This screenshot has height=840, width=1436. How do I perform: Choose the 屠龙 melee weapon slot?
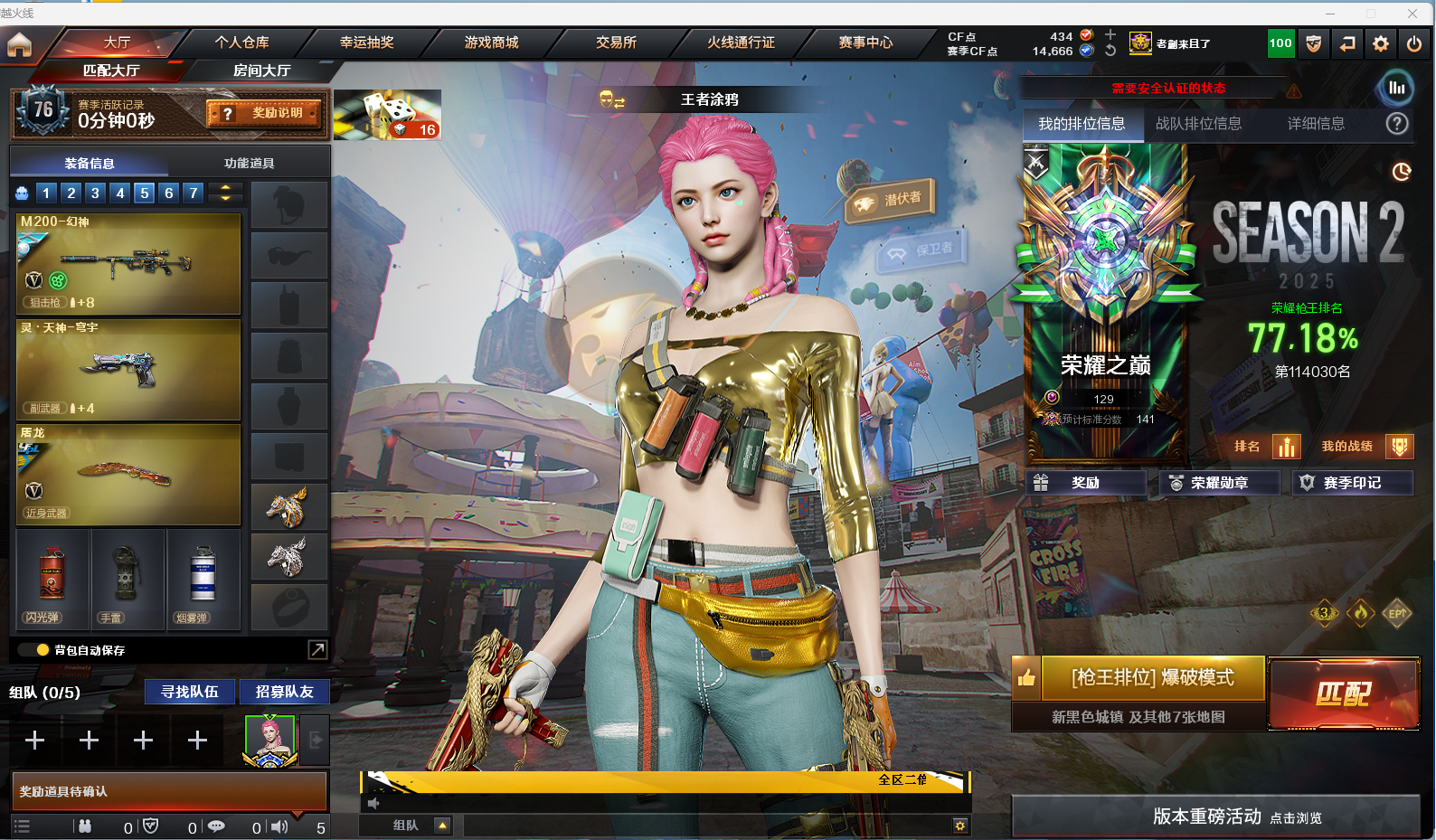tap(128, 475)
